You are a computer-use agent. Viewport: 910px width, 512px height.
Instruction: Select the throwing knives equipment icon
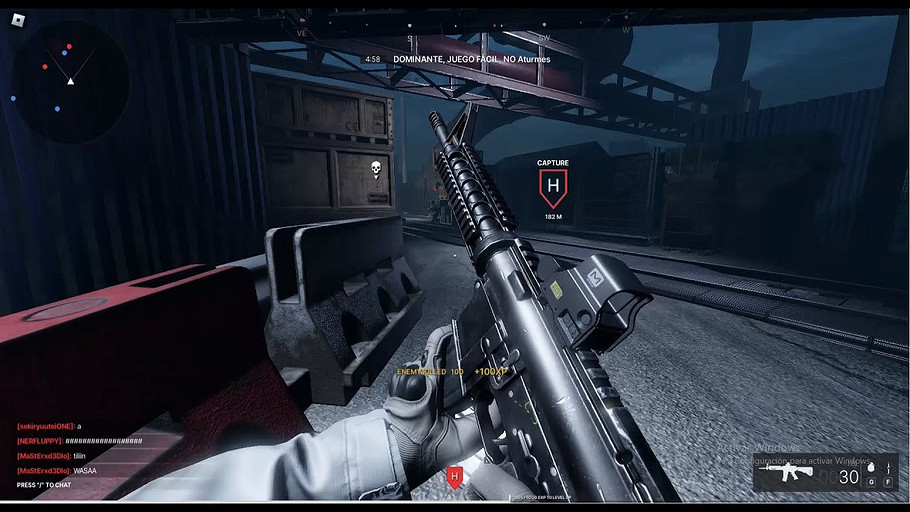[887, 467]
